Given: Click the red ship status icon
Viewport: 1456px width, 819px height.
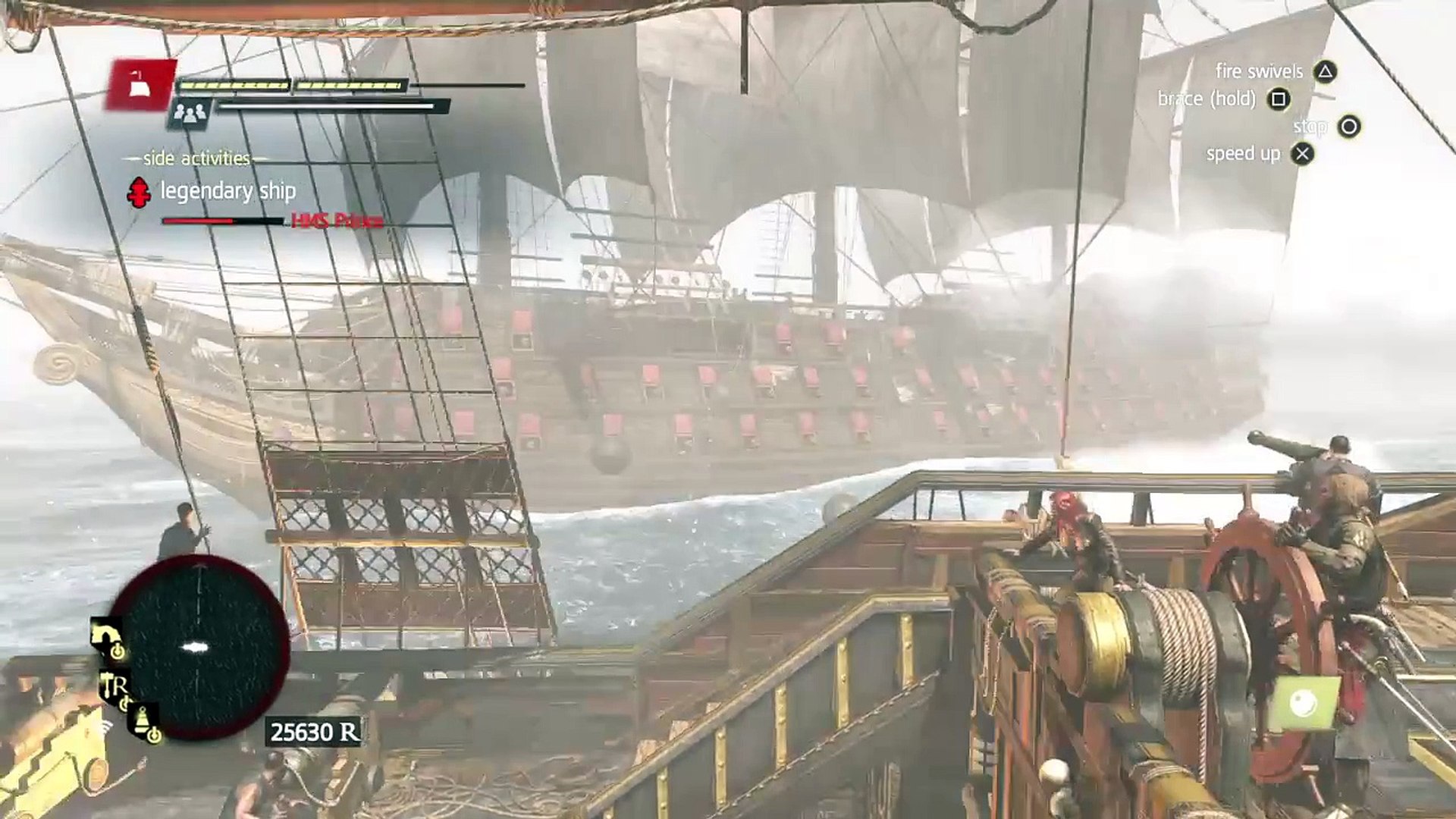Looking at the screenshot, I should point(142,85).
